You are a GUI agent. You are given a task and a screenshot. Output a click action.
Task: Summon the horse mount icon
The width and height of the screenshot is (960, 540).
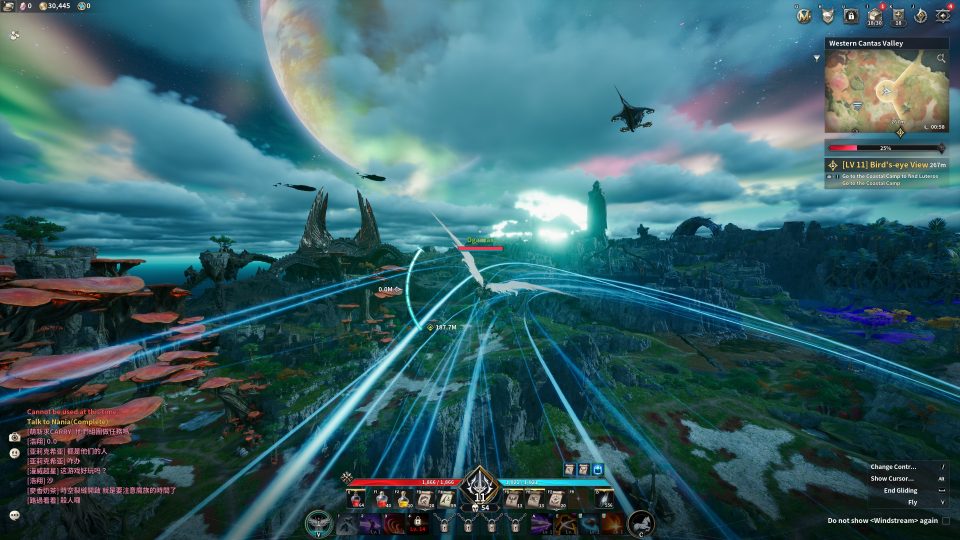click(x=640, y=522)
